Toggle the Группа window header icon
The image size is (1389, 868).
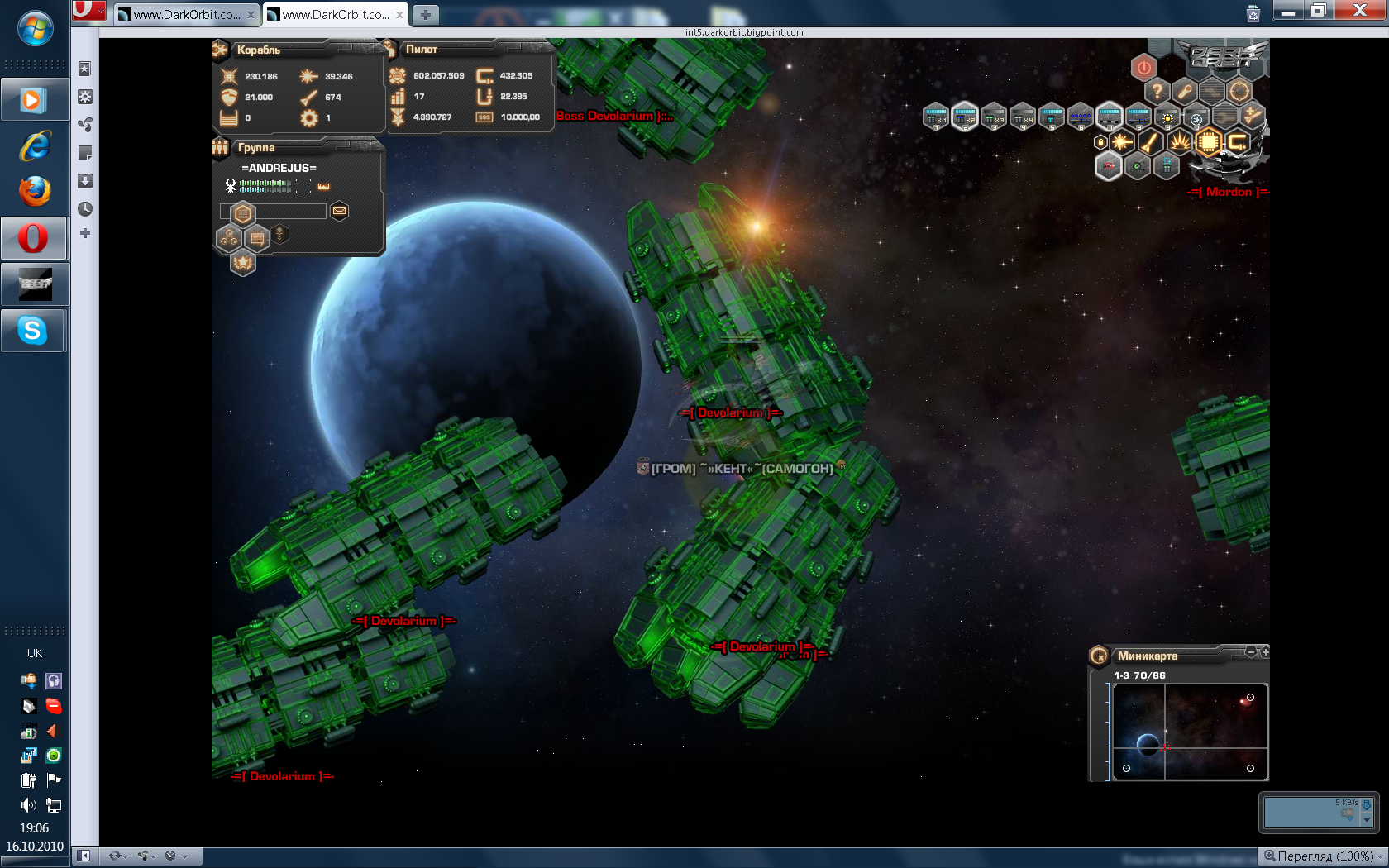tap(220, 148)
